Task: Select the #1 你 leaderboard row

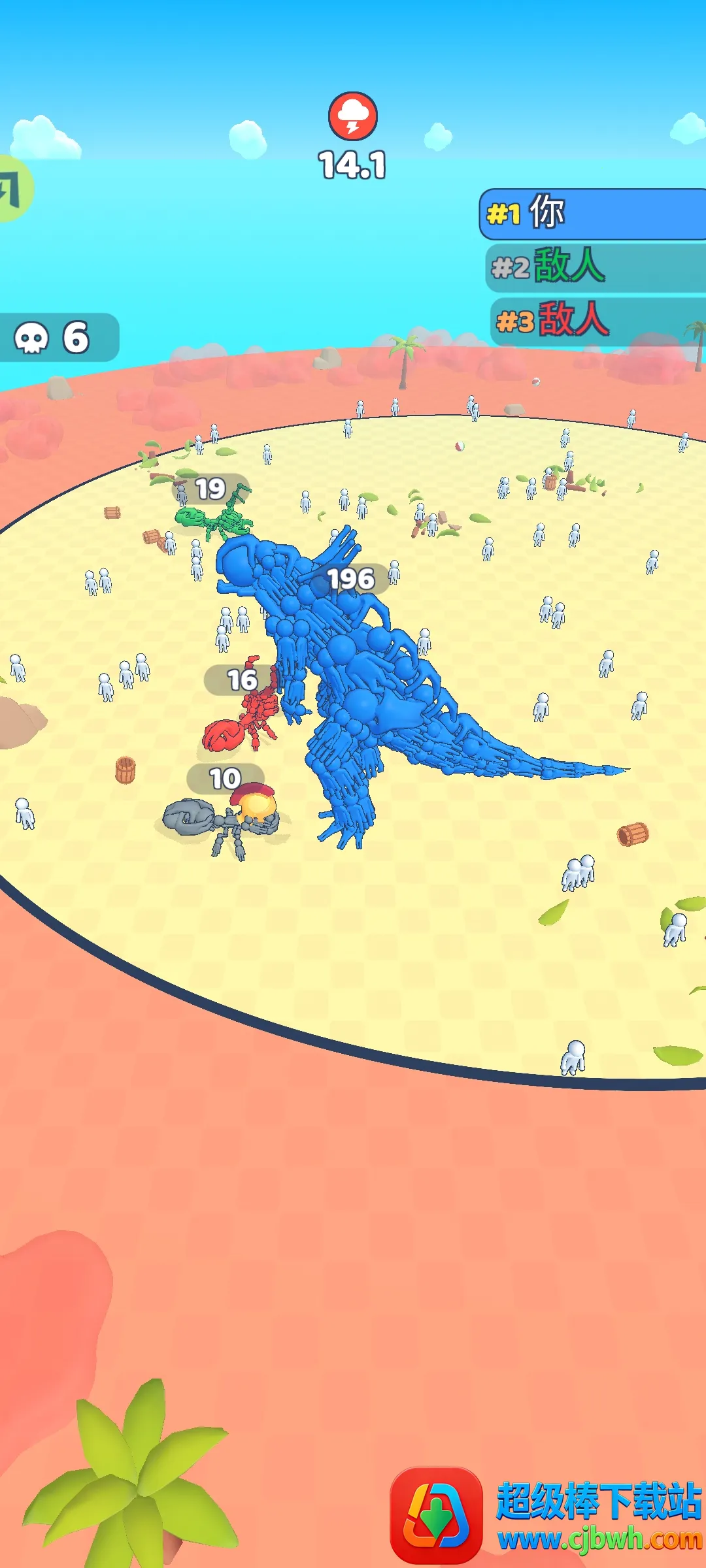Action: [592, 214]
